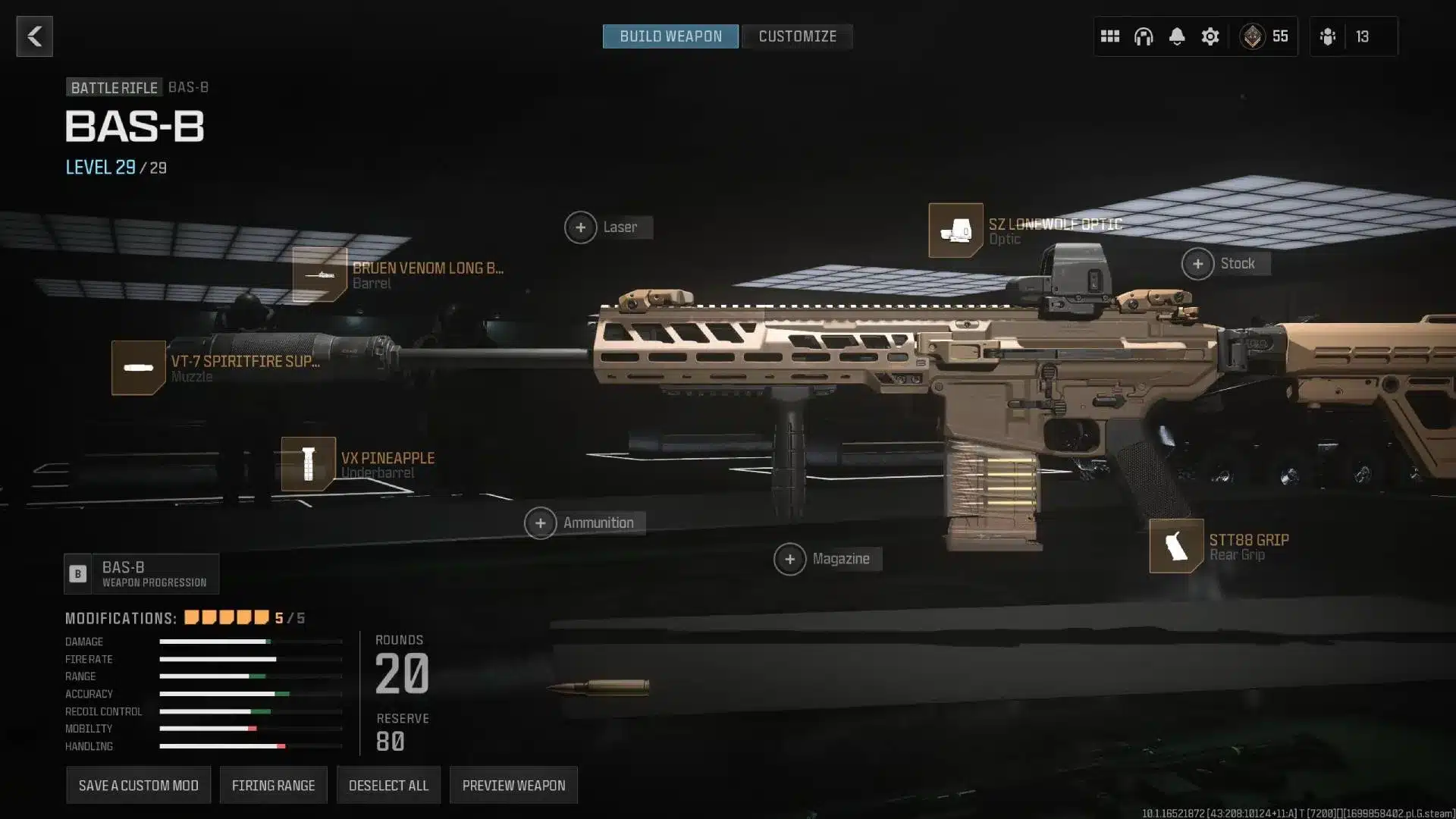
Task: Click the channels grid icon
Action: coord(1109,36)
